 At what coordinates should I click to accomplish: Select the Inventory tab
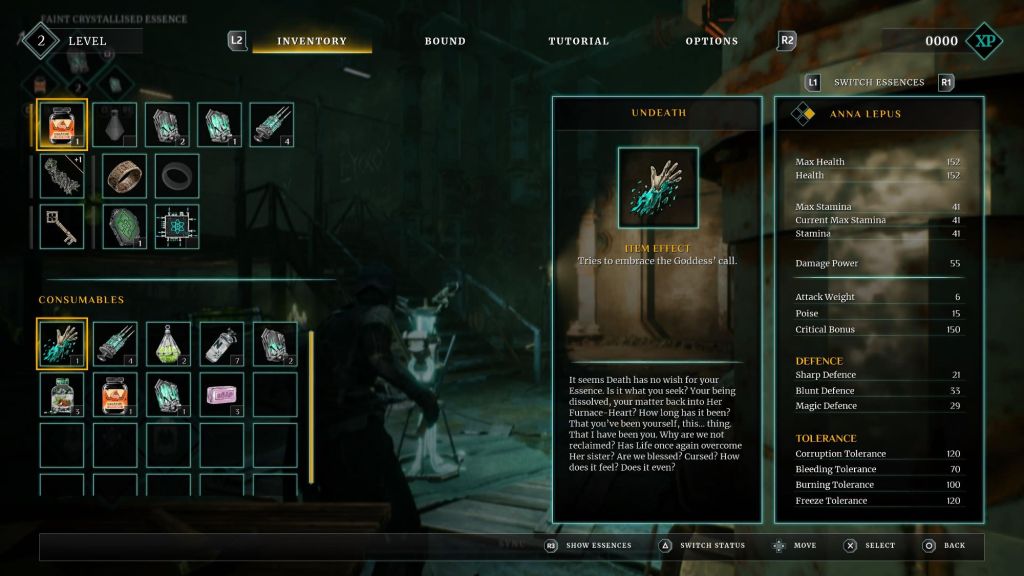point(311,41)
